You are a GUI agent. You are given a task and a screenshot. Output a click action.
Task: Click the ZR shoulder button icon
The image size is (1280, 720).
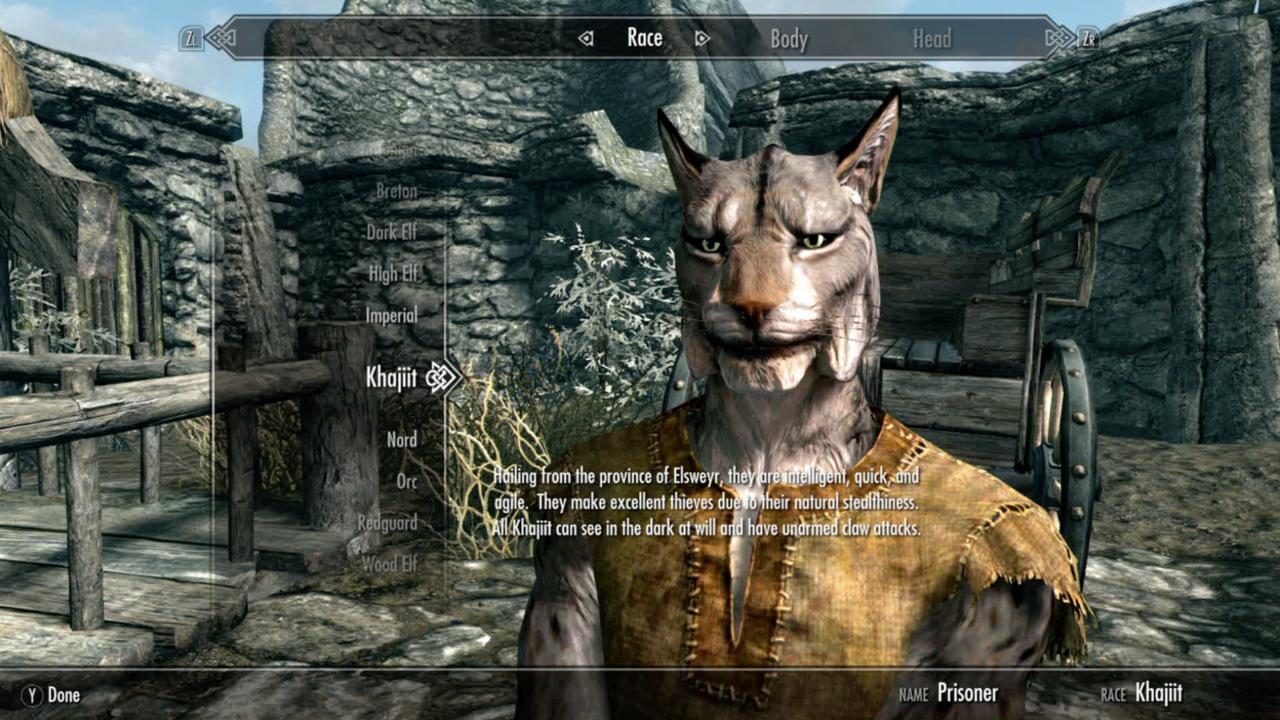[x=1090, y=37]
